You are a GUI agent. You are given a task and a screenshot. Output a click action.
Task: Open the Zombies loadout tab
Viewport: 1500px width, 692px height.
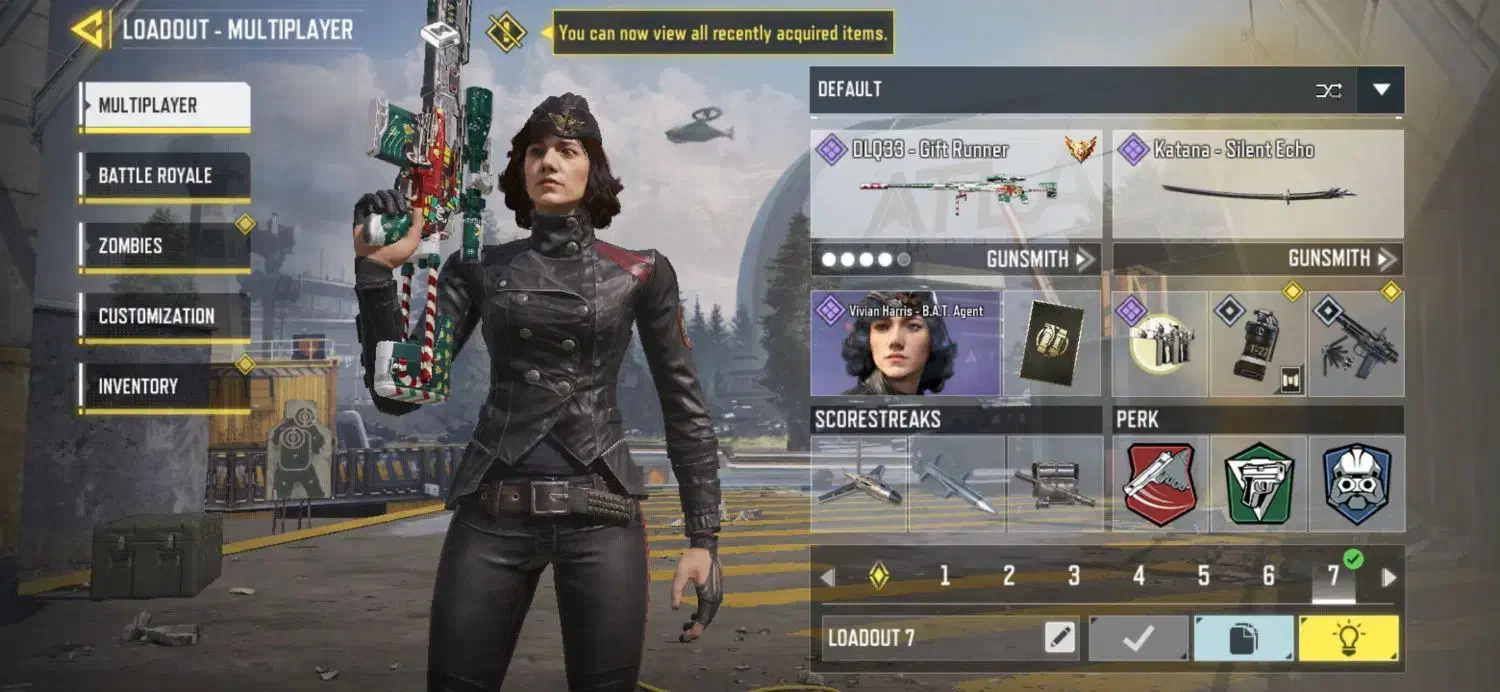coord(165,246)
